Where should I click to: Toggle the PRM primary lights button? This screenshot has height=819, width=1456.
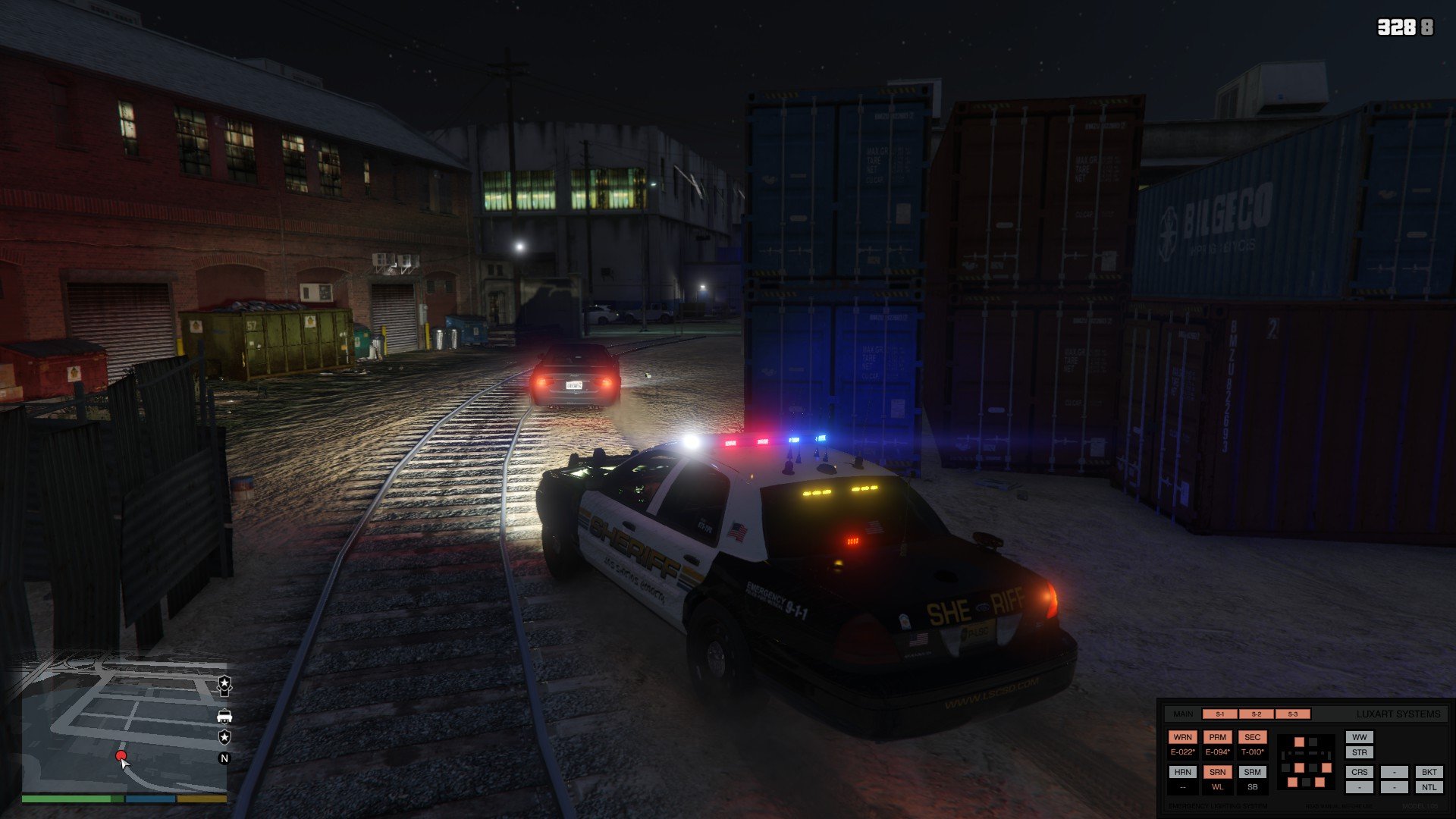(x=1217, y=737)
